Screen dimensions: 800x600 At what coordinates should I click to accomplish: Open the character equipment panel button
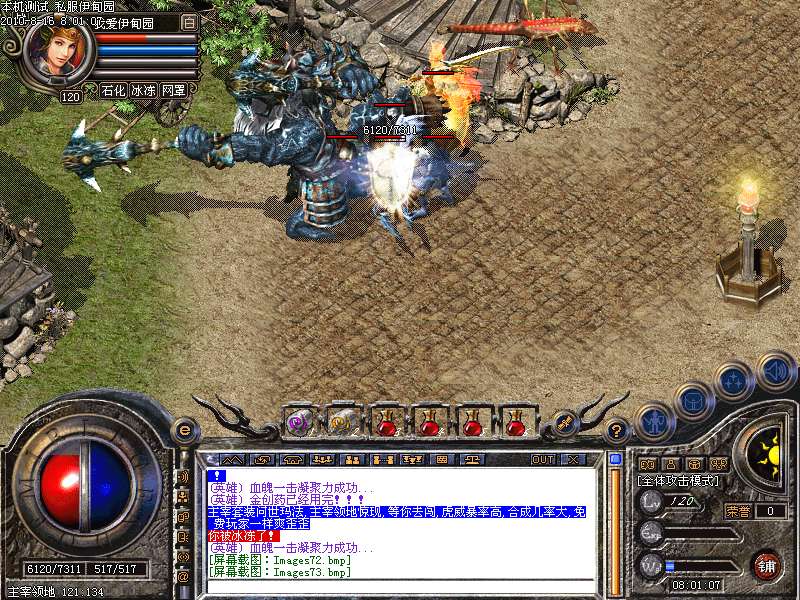pyautogui.click(x=653, y=422)
